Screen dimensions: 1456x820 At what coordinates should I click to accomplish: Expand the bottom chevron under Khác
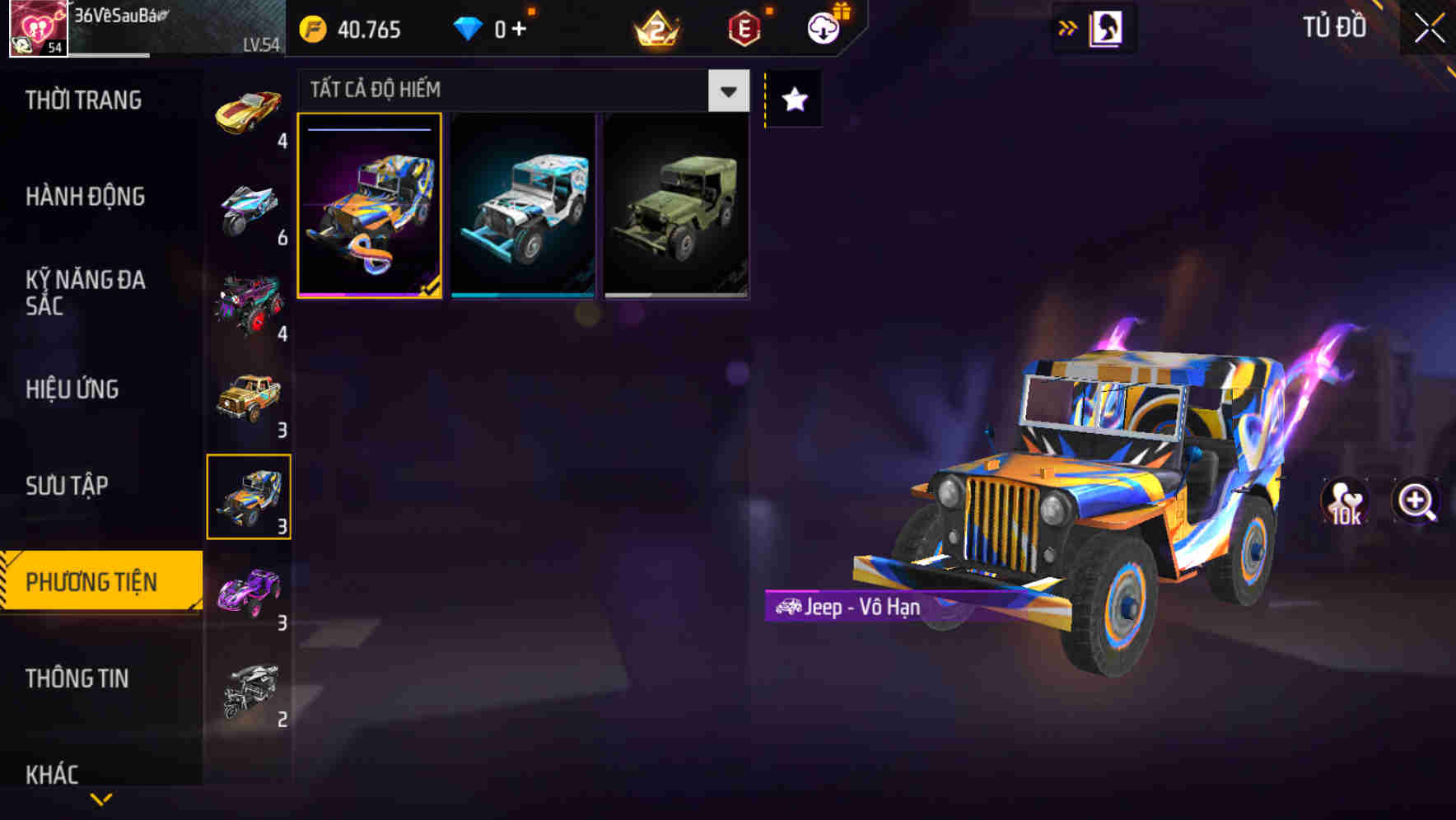point(100,799)
